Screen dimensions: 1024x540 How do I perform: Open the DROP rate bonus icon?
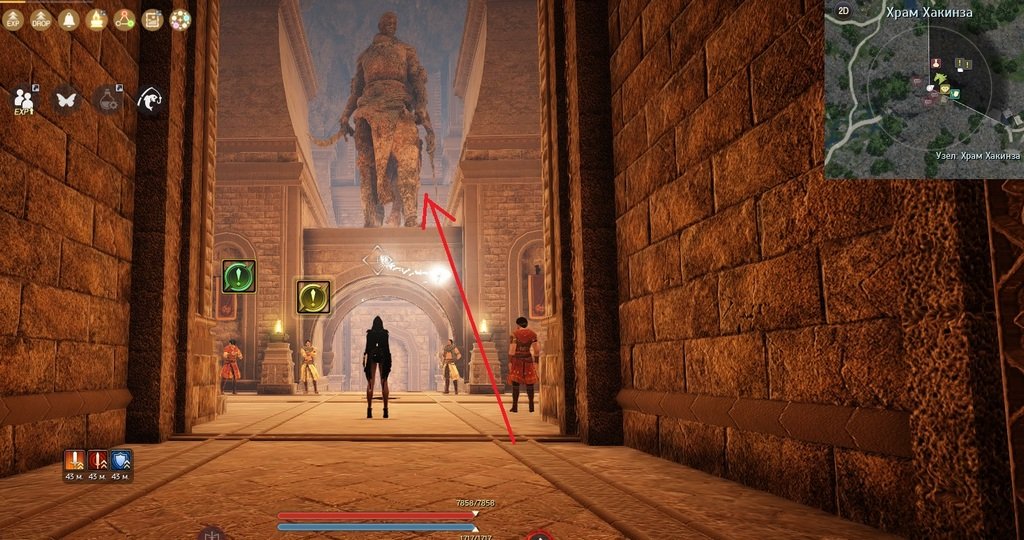click(41, 19)
